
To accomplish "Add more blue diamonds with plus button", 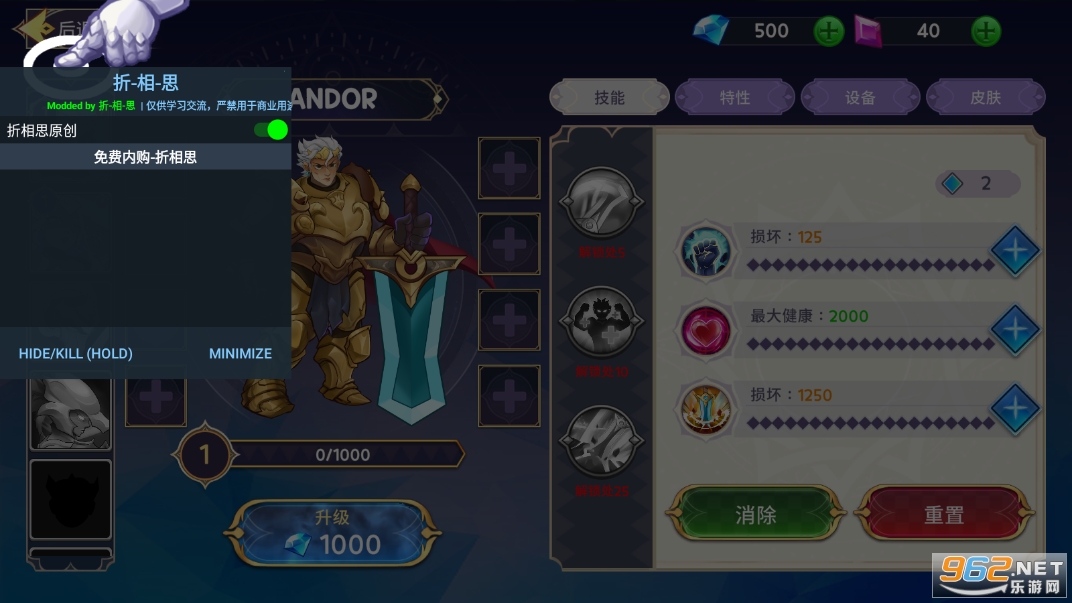I will click(x=829, y=31).
